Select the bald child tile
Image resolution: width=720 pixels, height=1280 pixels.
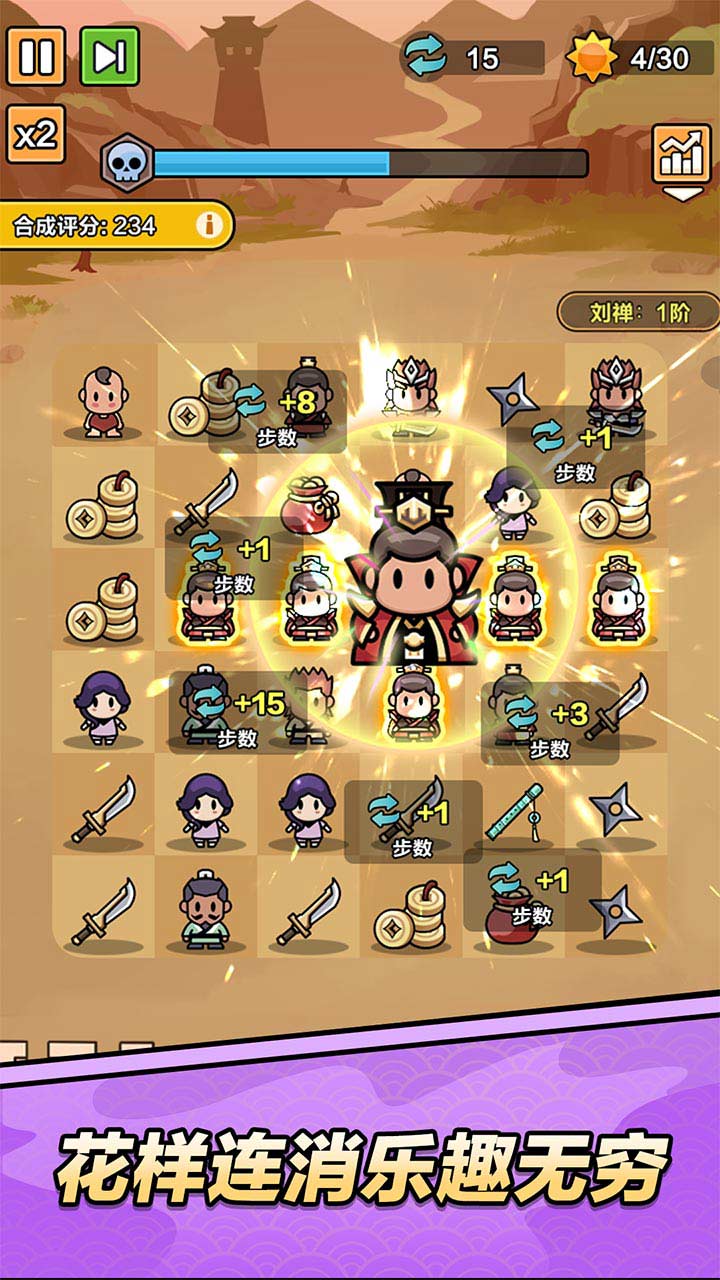click(102, 402)
